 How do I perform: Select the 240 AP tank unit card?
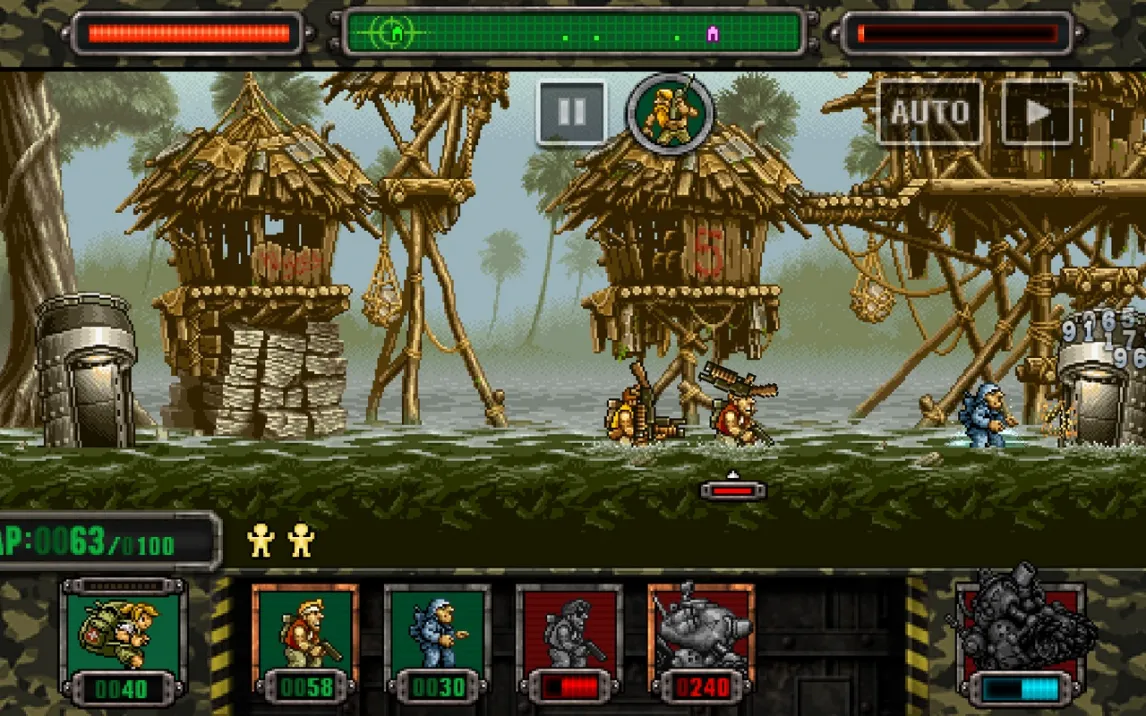point(701,641)
